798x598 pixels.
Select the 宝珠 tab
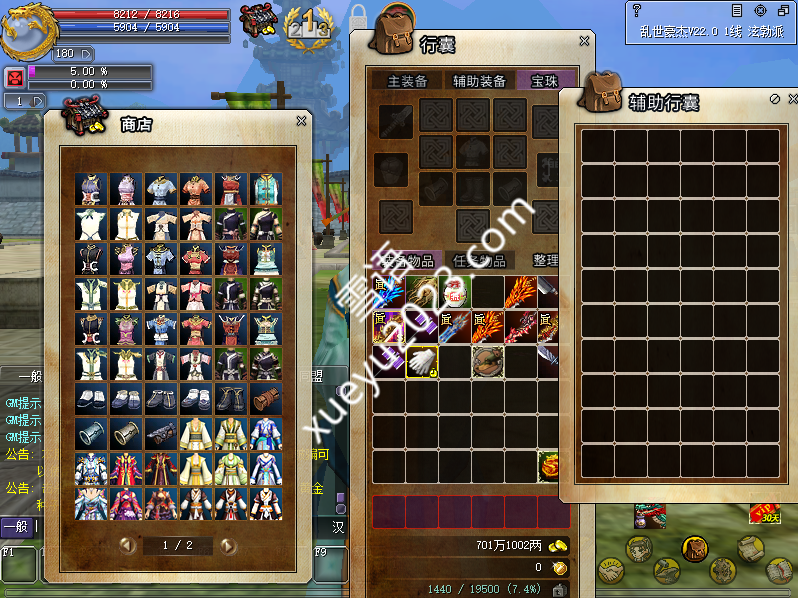pos(545,81)
